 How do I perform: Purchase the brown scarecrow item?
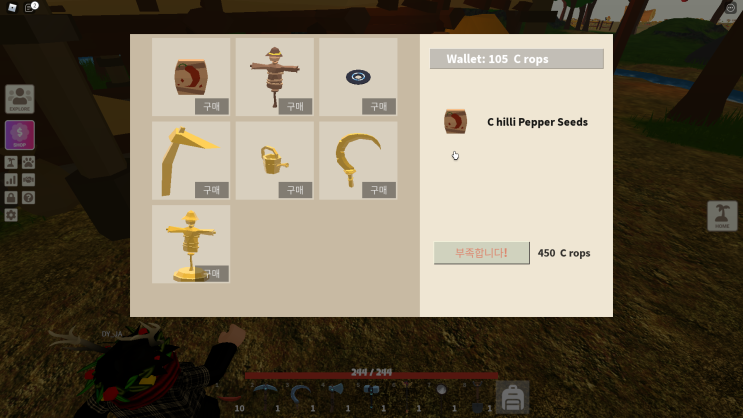point(295,106)
